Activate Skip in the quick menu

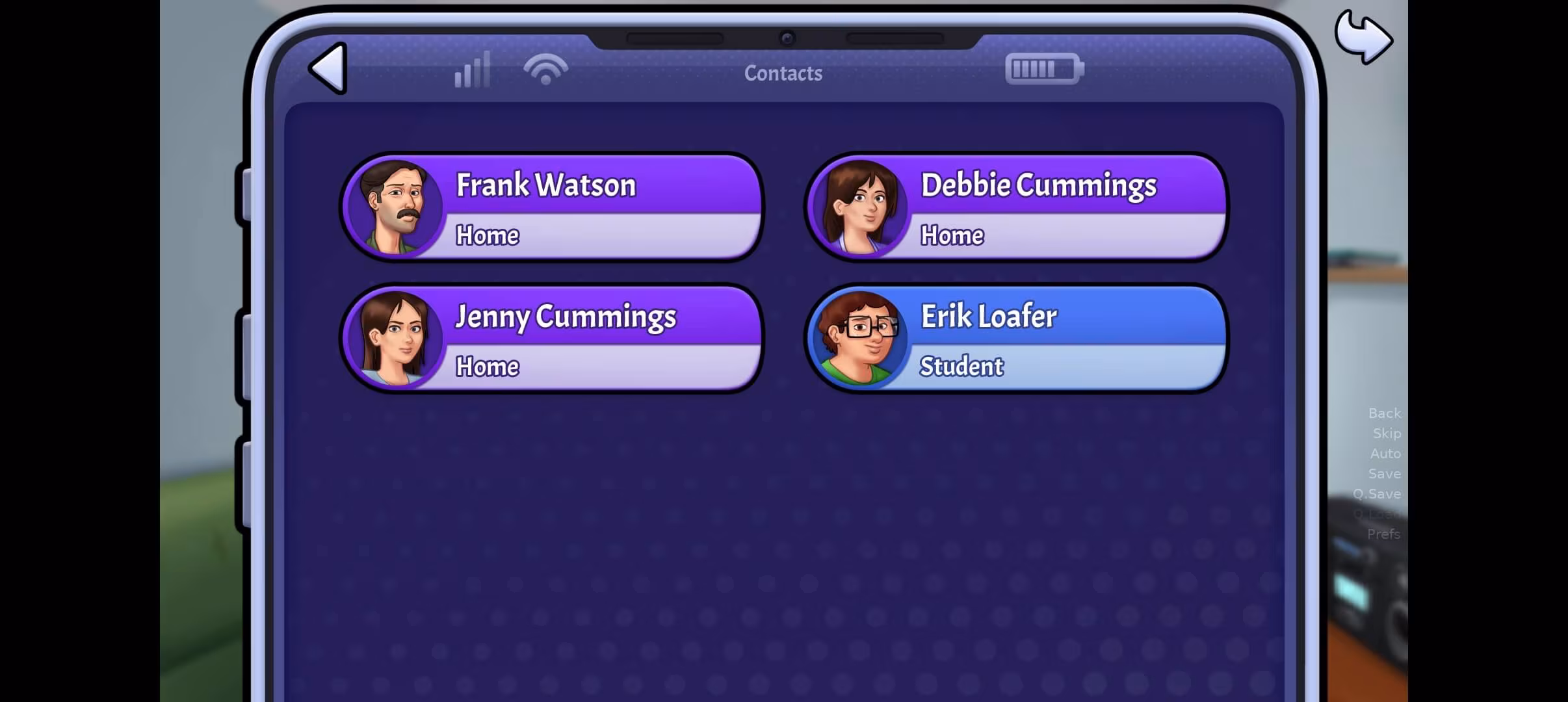tap(1386, 434)
